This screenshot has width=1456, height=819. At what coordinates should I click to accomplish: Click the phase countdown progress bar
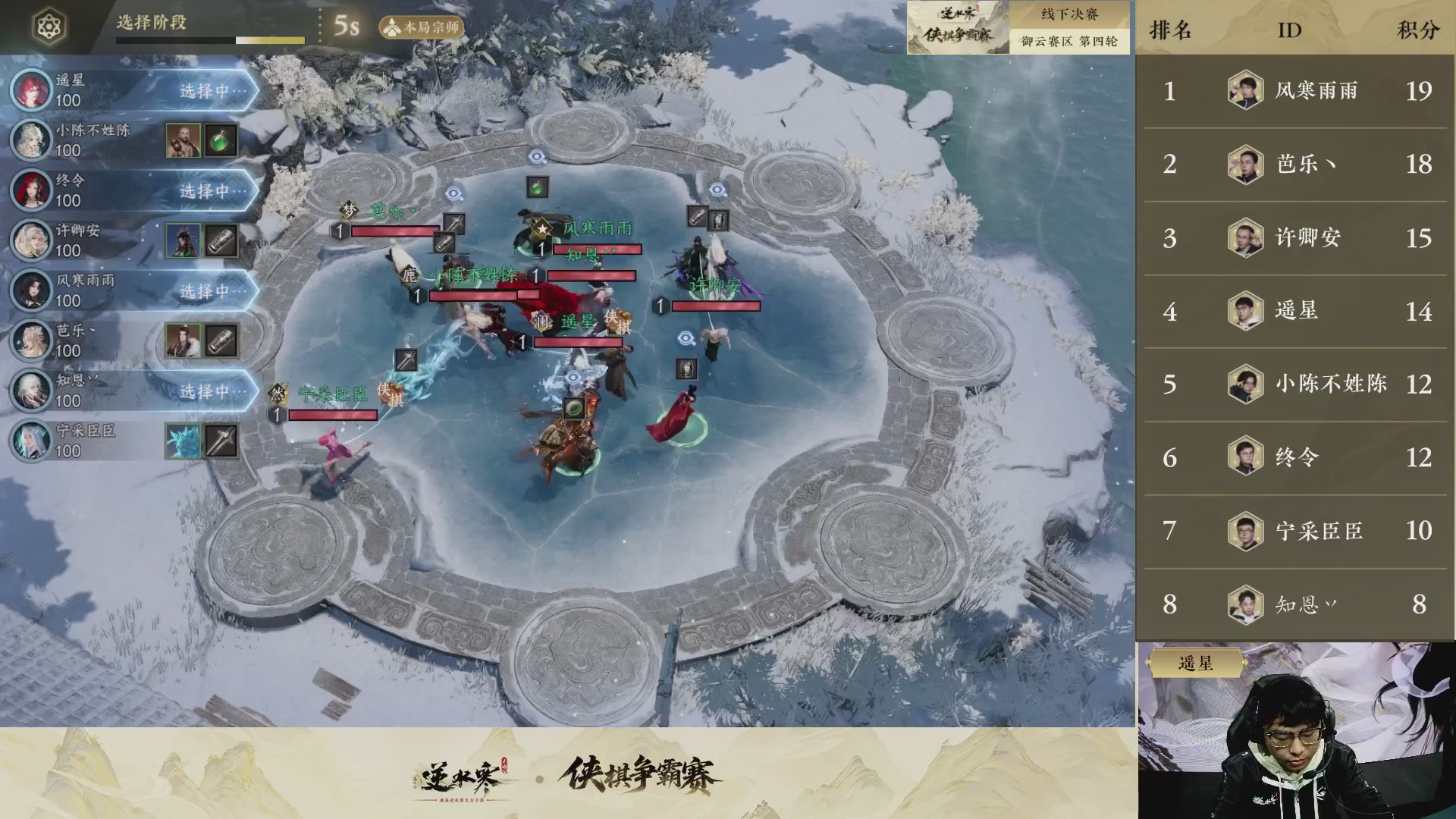click(212, 39)
